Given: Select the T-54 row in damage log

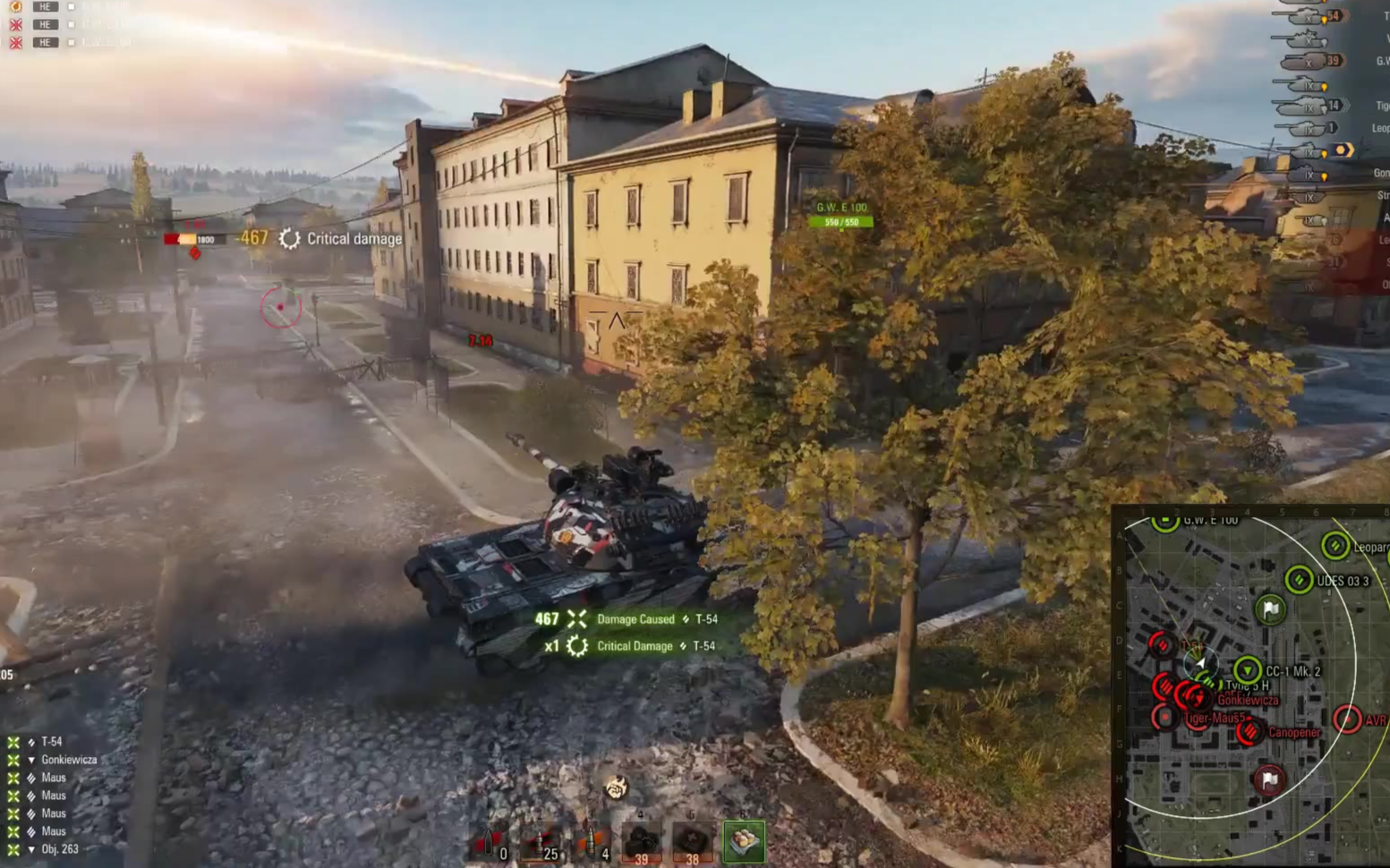Looking at the screenshot, I should (51, 742).
